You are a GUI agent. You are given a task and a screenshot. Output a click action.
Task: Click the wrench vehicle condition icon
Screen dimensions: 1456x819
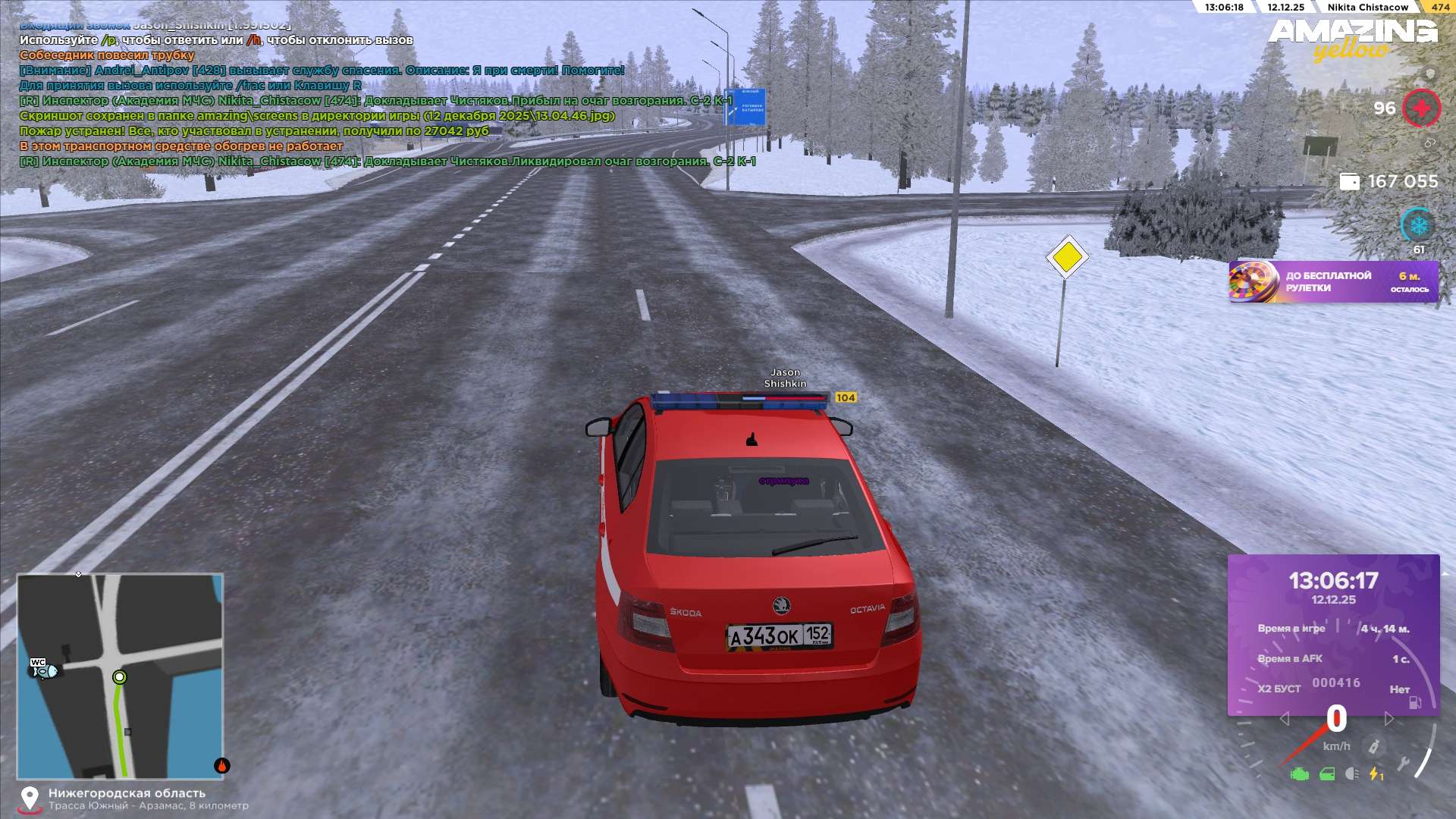coord(1404,764)
